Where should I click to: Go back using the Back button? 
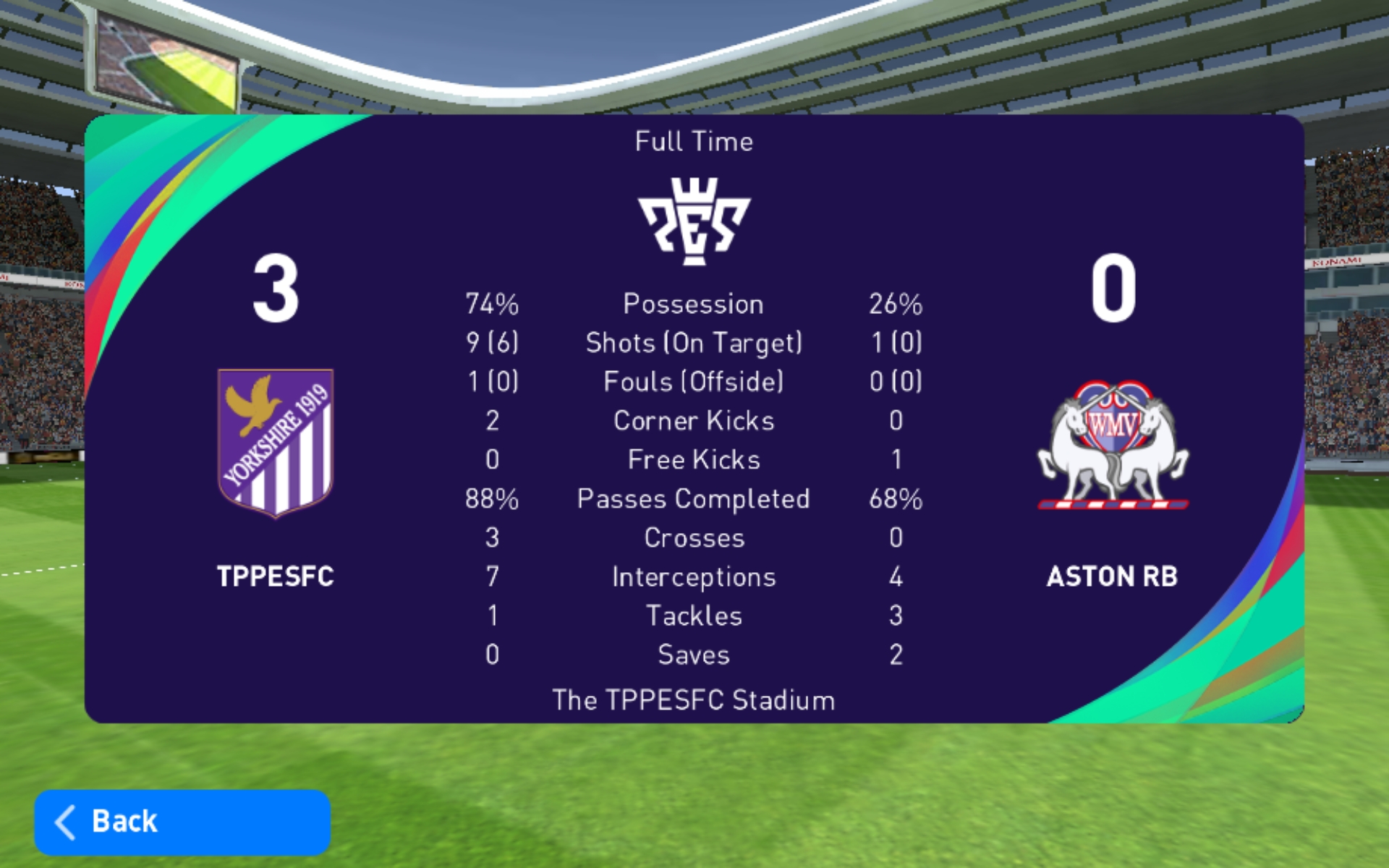pos(182,822)
